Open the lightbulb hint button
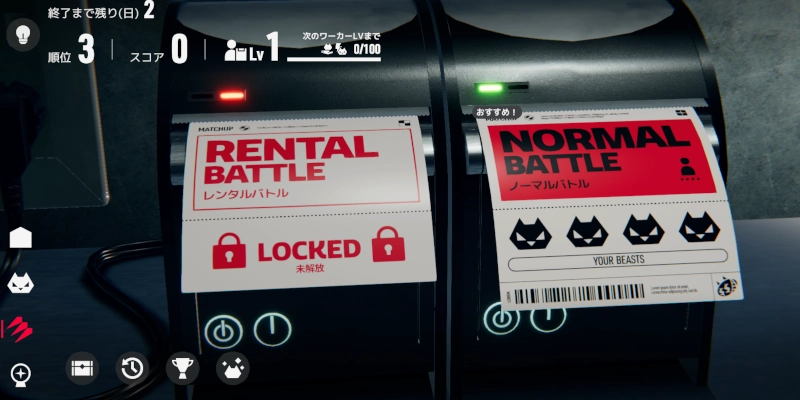The height and width of the screenshot is (400, 800). click(22, 35)
